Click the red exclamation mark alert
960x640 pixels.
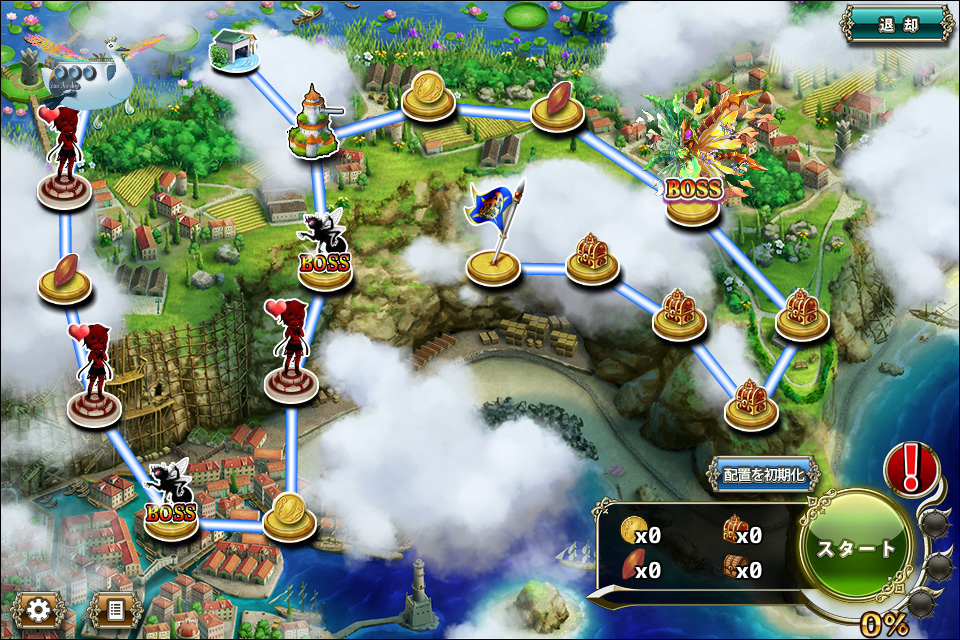point(911,467)
